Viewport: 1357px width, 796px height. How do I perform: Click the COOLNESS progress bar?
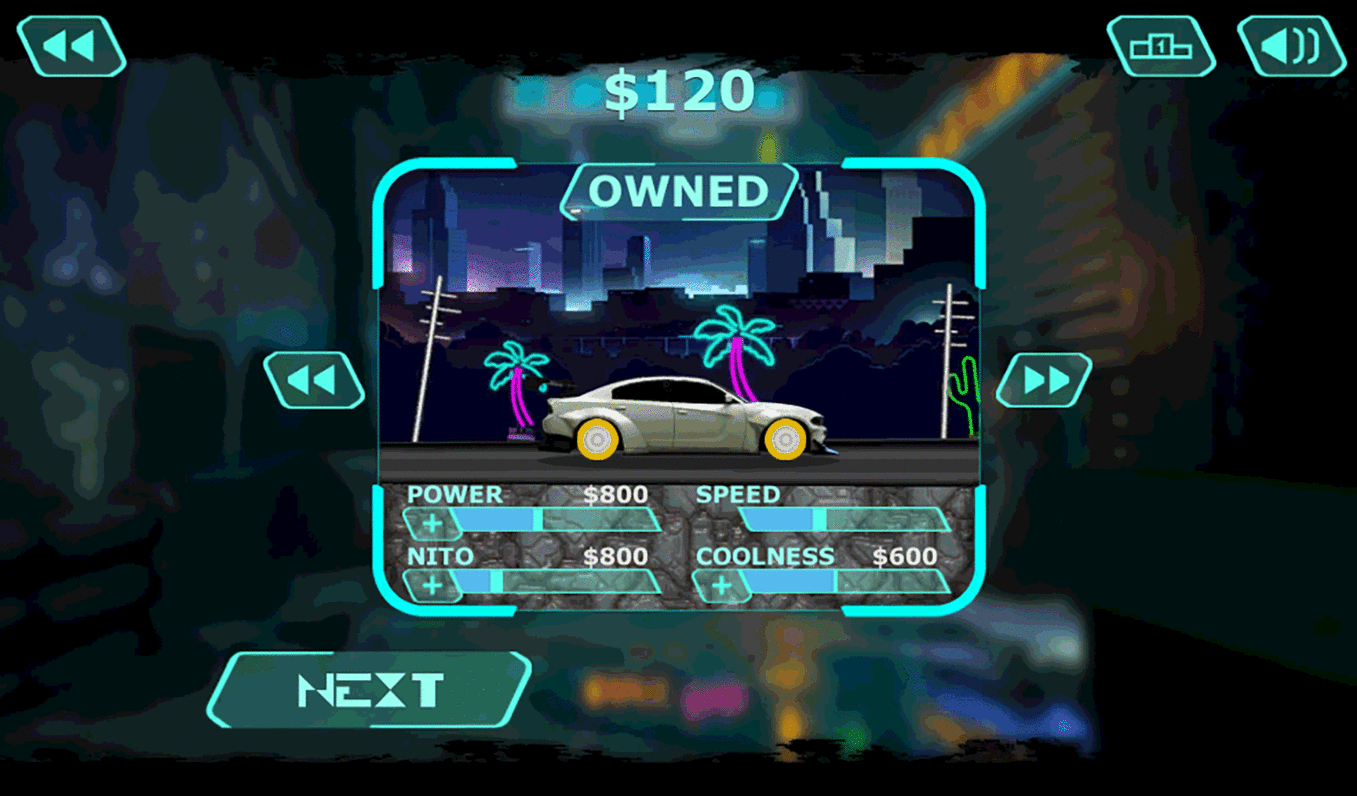tap(850, 583)
